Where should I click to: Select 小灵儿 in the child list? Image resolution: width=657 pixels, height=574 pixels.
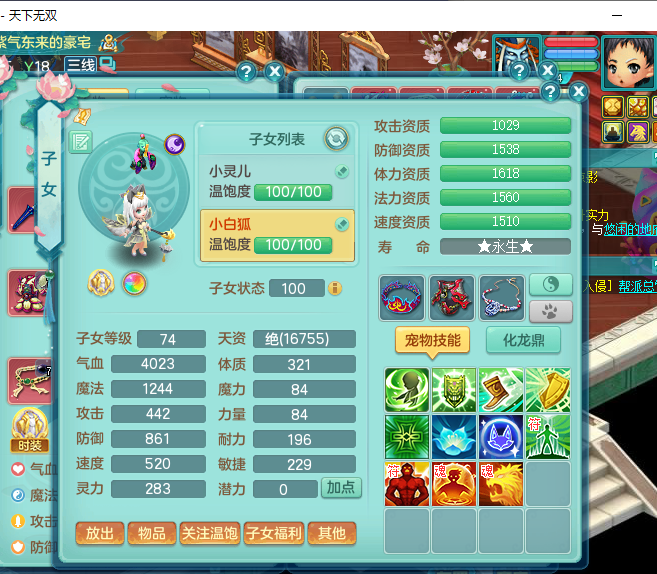(x=277, y=180)
